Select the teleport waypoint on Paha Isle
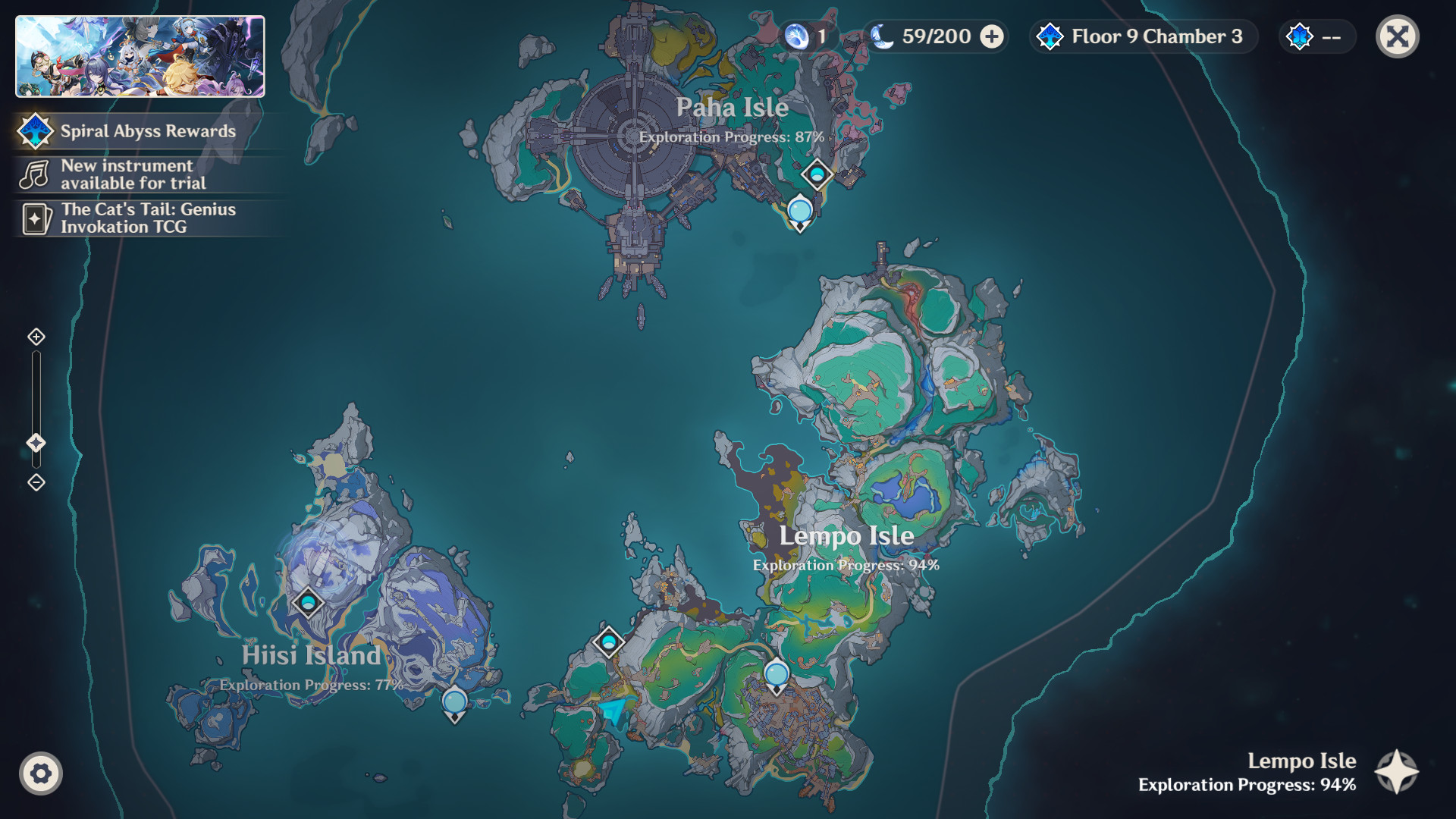Screen dimensions: 1456x819 (817, 175)
